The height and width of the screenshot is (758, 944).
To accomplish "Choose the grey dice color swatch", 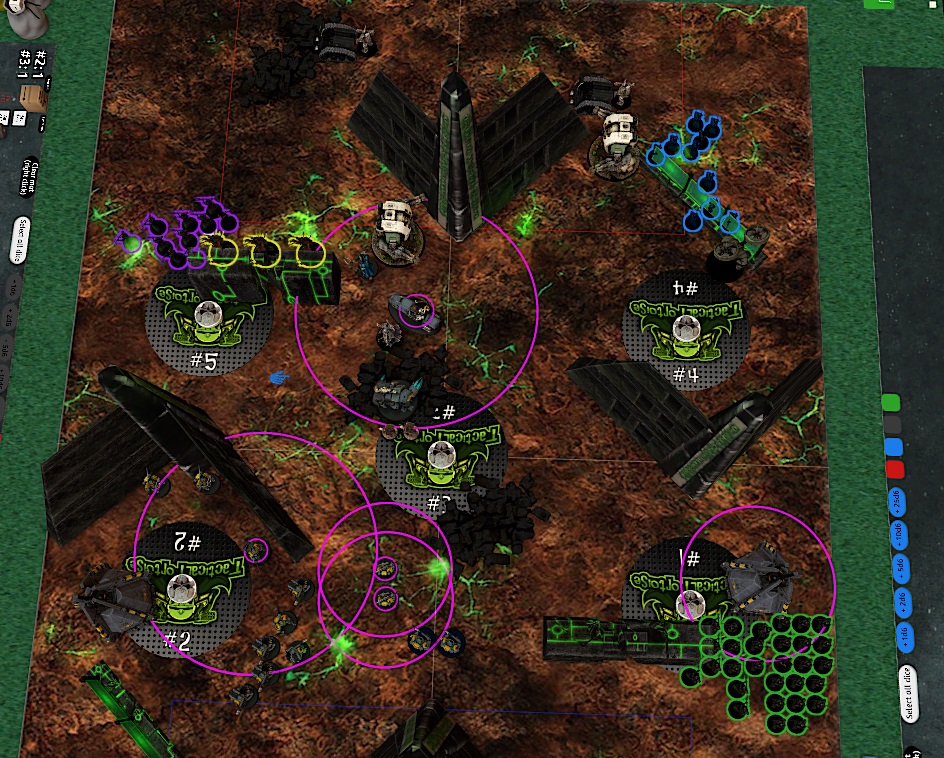I will (893, 425).
